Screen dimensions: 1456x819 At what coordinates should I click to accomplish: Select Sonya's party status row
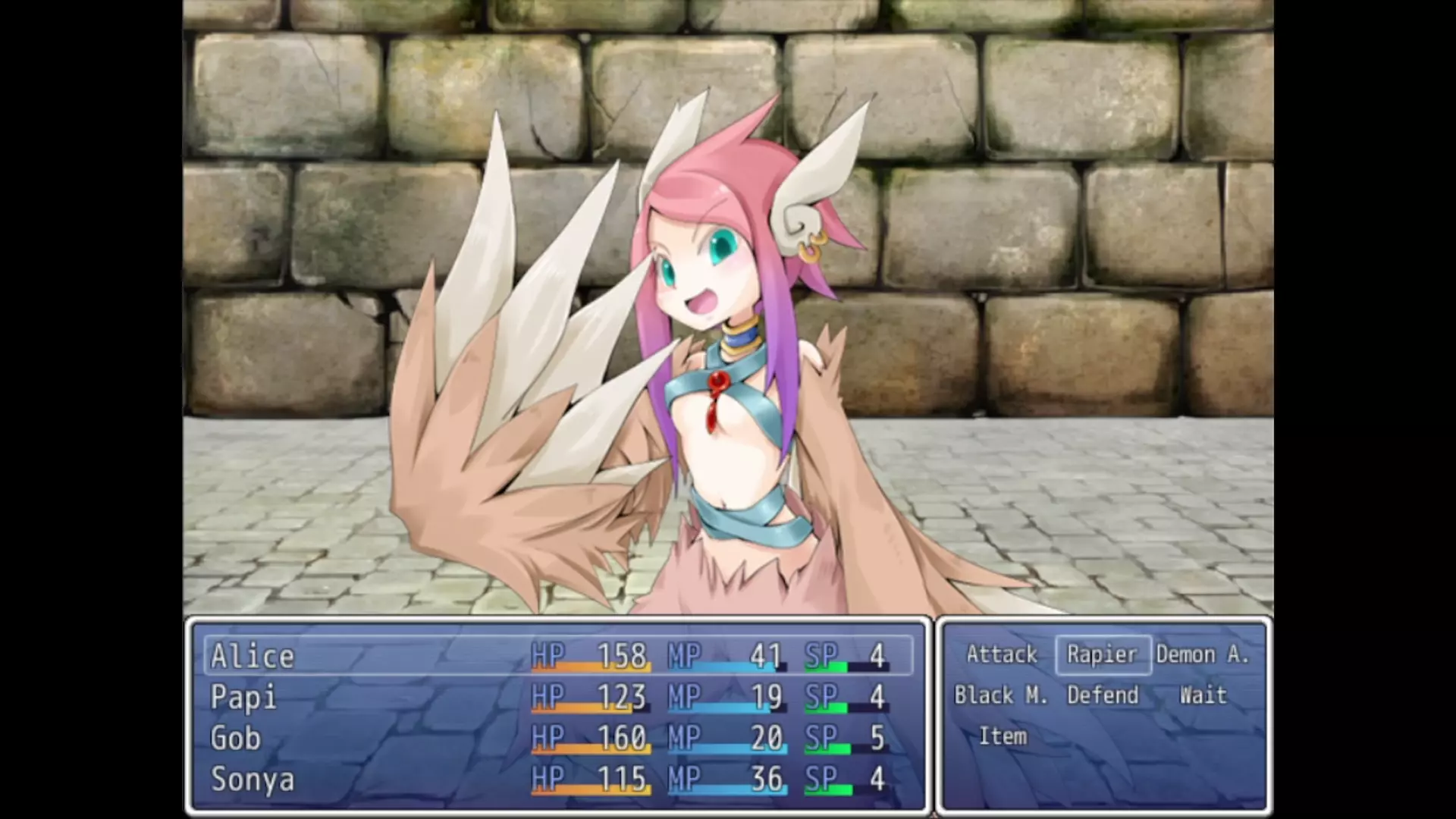(558, 779)
